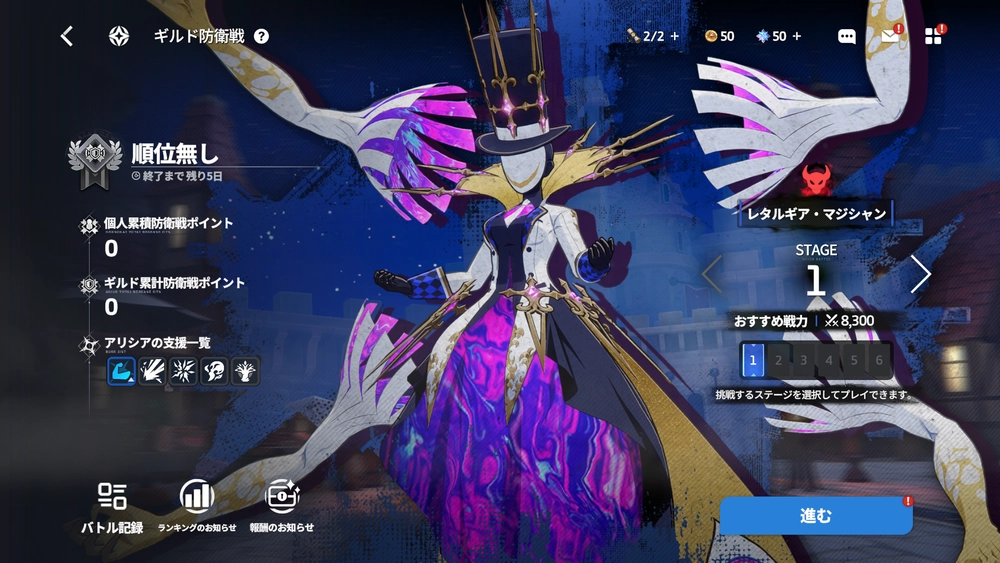The height and width of the screenshot is (563, 1000).
Task: Open the four-square grid menu
Action: pos(933,36)
